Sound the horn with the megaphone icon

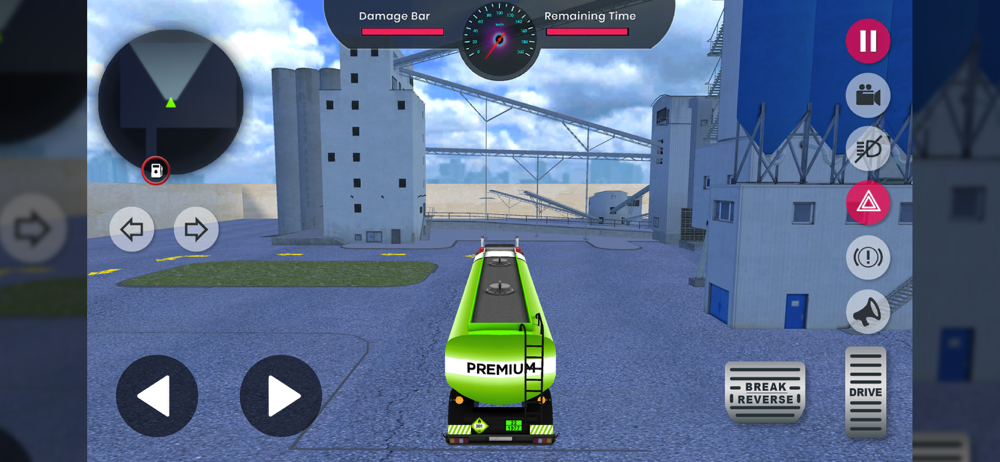(867, 312)
